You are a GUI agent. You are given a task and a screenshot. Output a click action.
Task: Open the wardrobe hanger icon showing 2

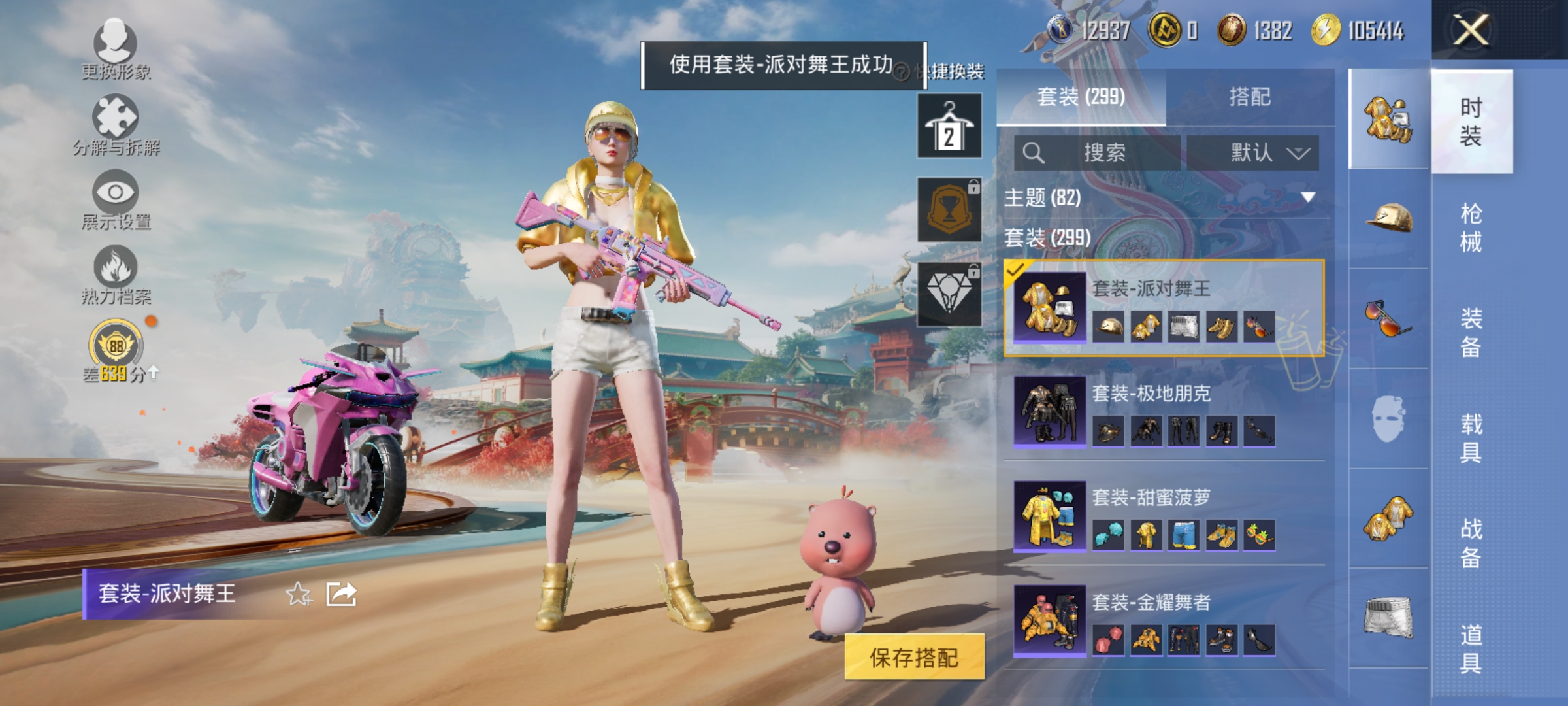949,124
